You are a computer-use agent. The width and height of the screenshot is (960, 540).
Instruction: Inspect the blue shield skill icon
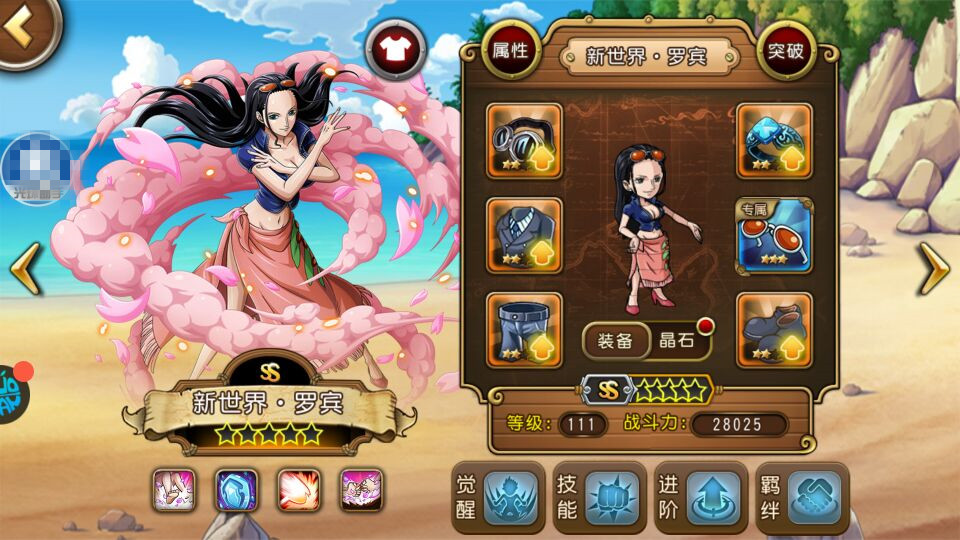236,490
